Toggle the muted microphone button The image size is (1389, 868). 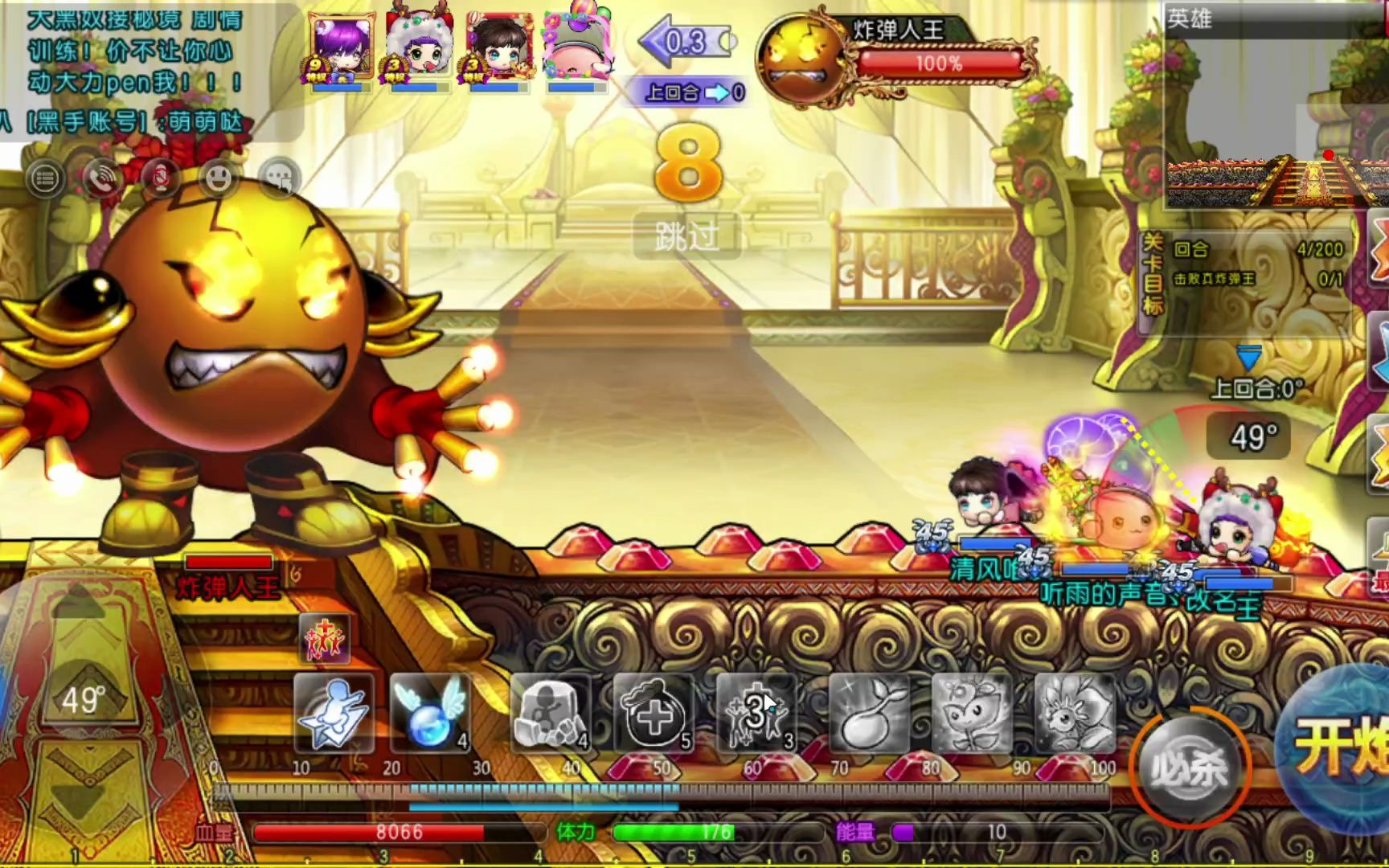coord(161,178)
